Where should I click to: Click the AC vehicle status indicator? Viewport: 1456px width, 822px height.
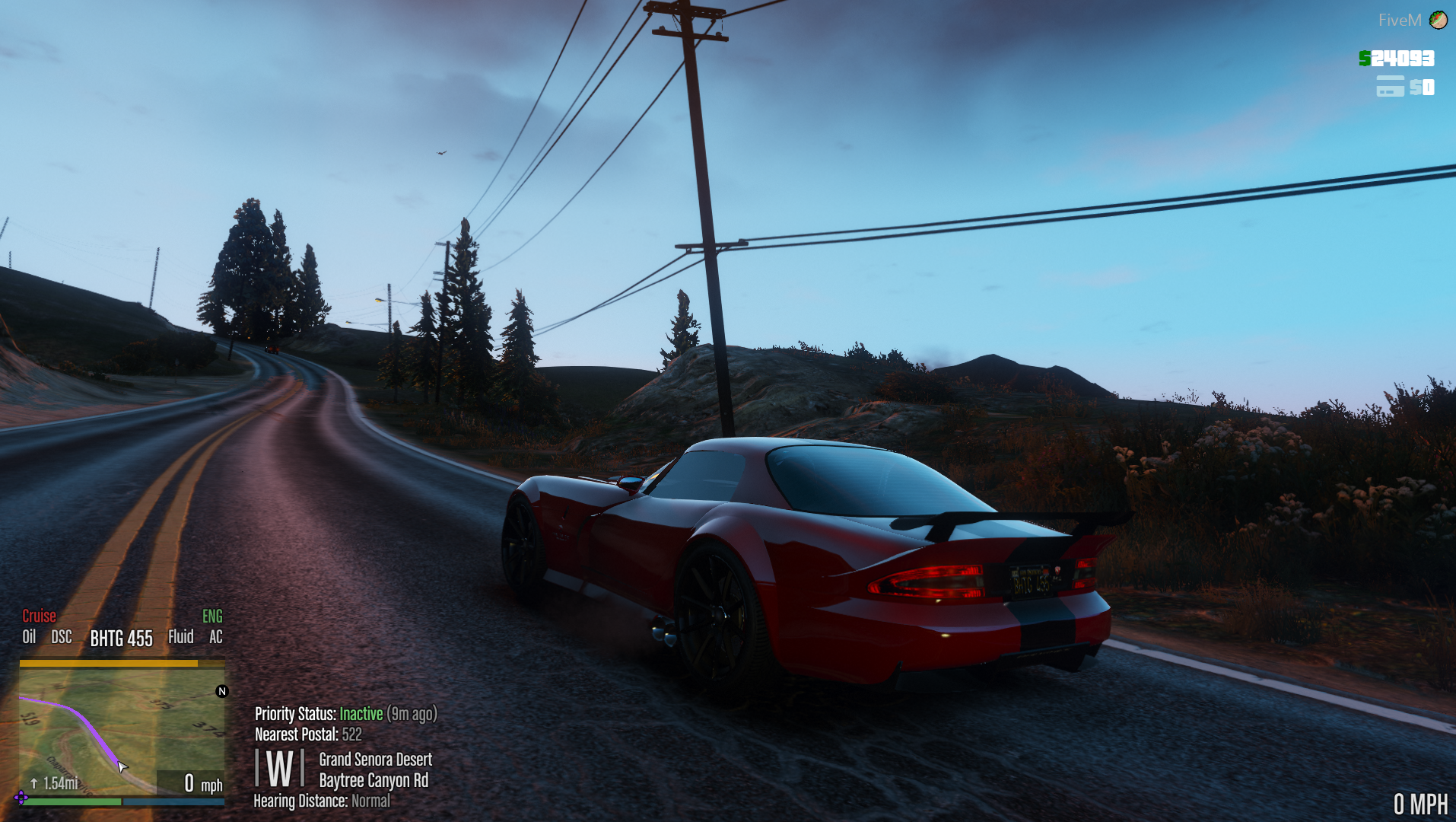coord(216,637)
